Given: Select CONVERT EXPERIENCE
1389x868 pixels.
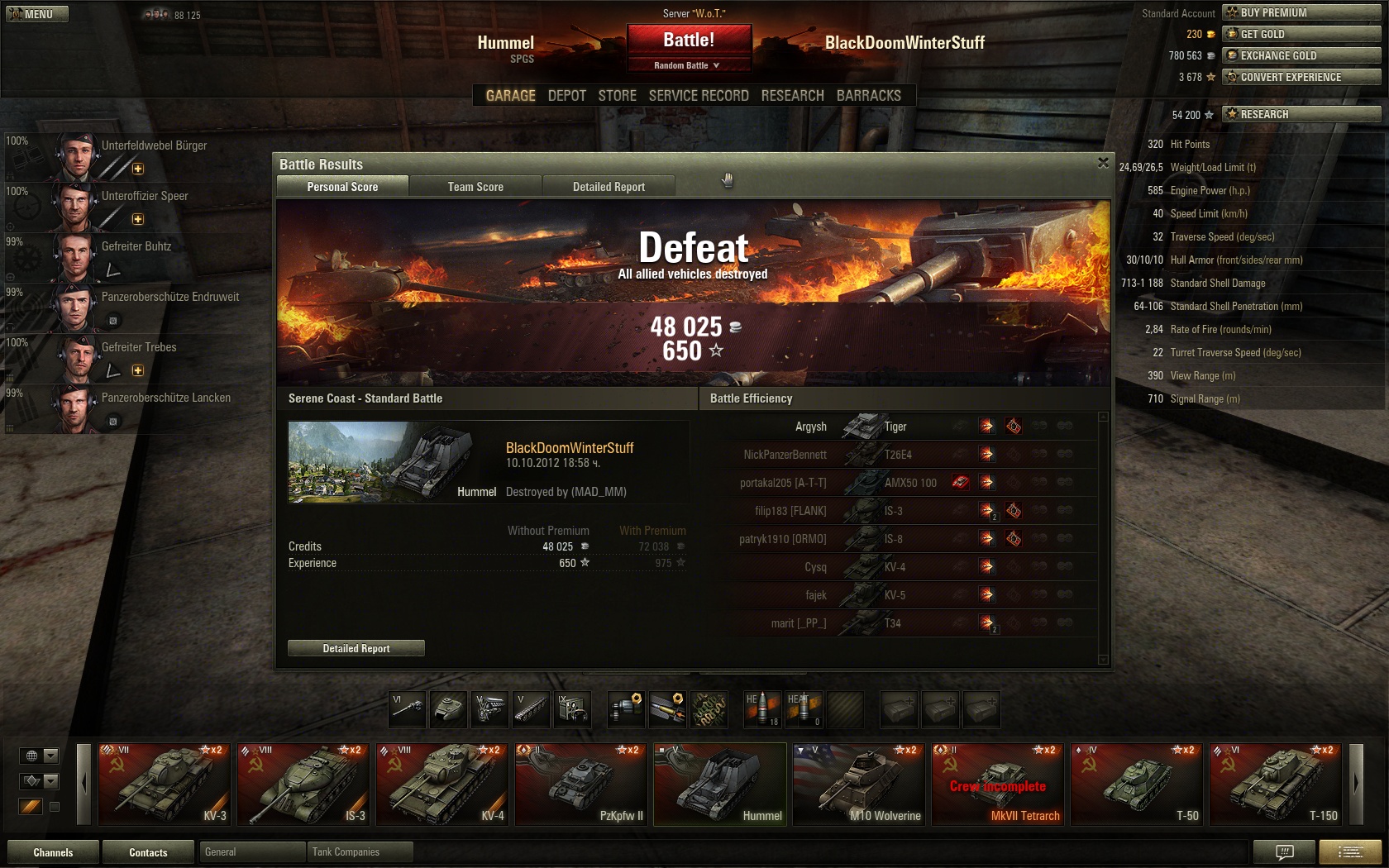Looking at the screenshot, I should [1301, 77].
